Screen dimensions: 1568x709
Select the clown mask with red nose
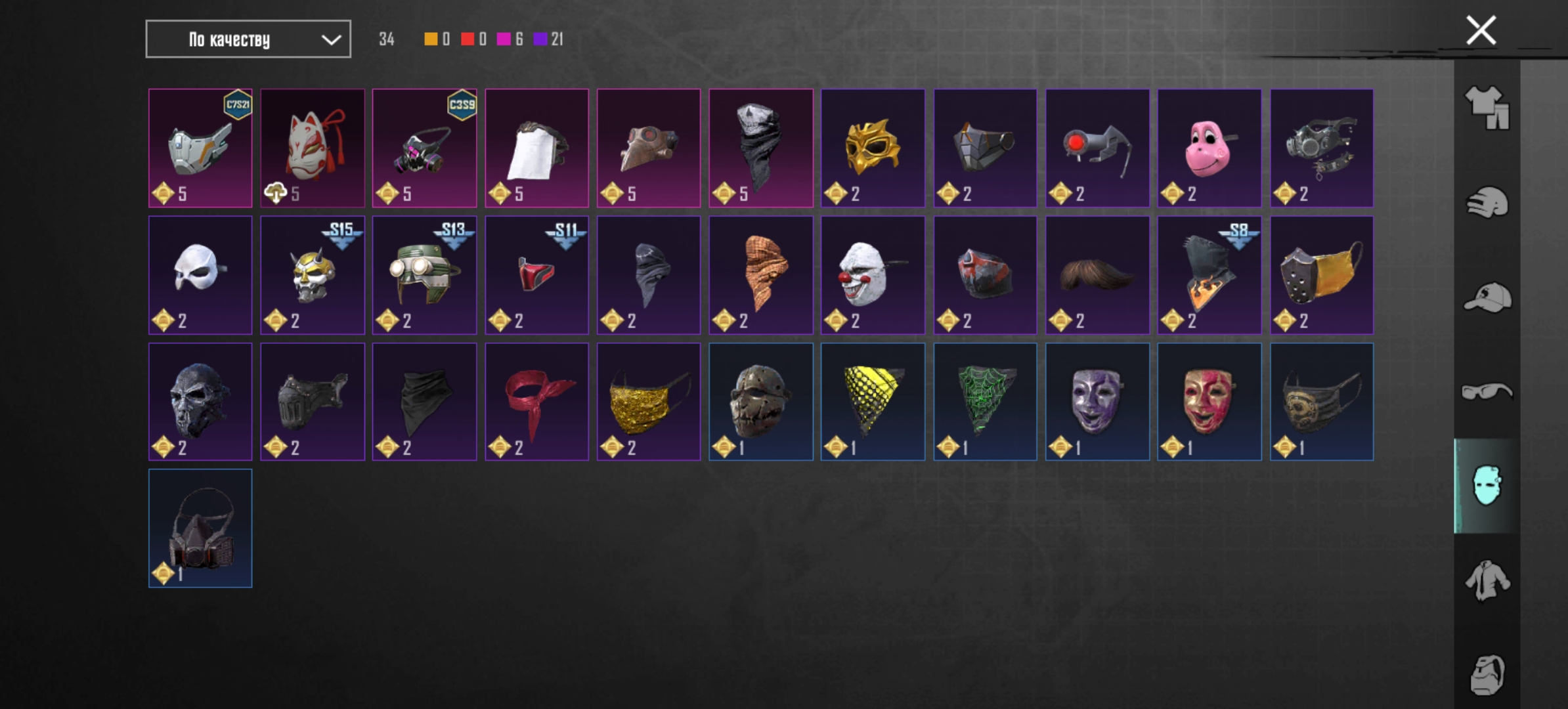(873, 275)
